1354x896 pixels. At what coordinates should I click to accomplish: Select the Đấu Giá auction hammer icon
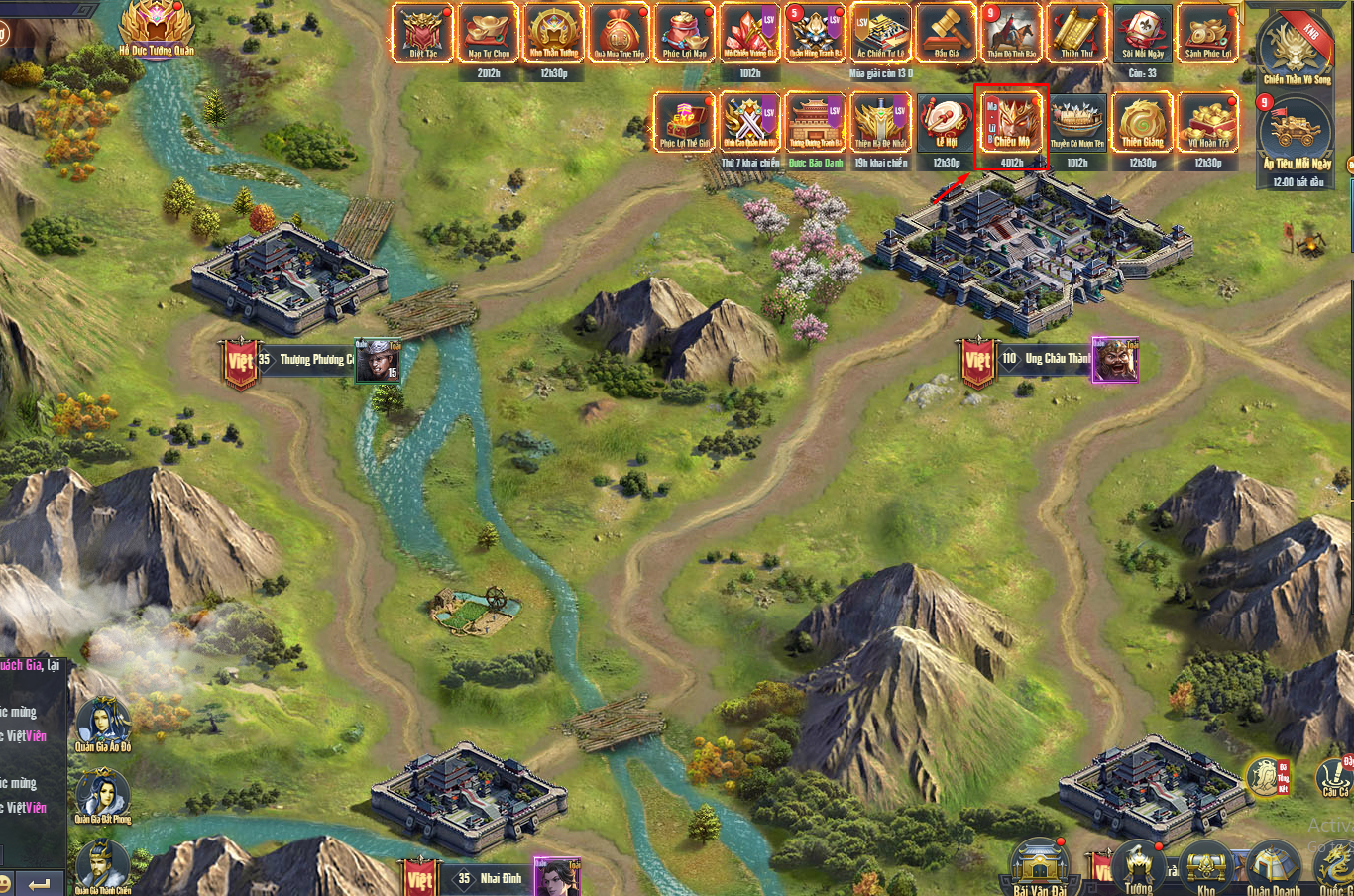click(947, 33)
